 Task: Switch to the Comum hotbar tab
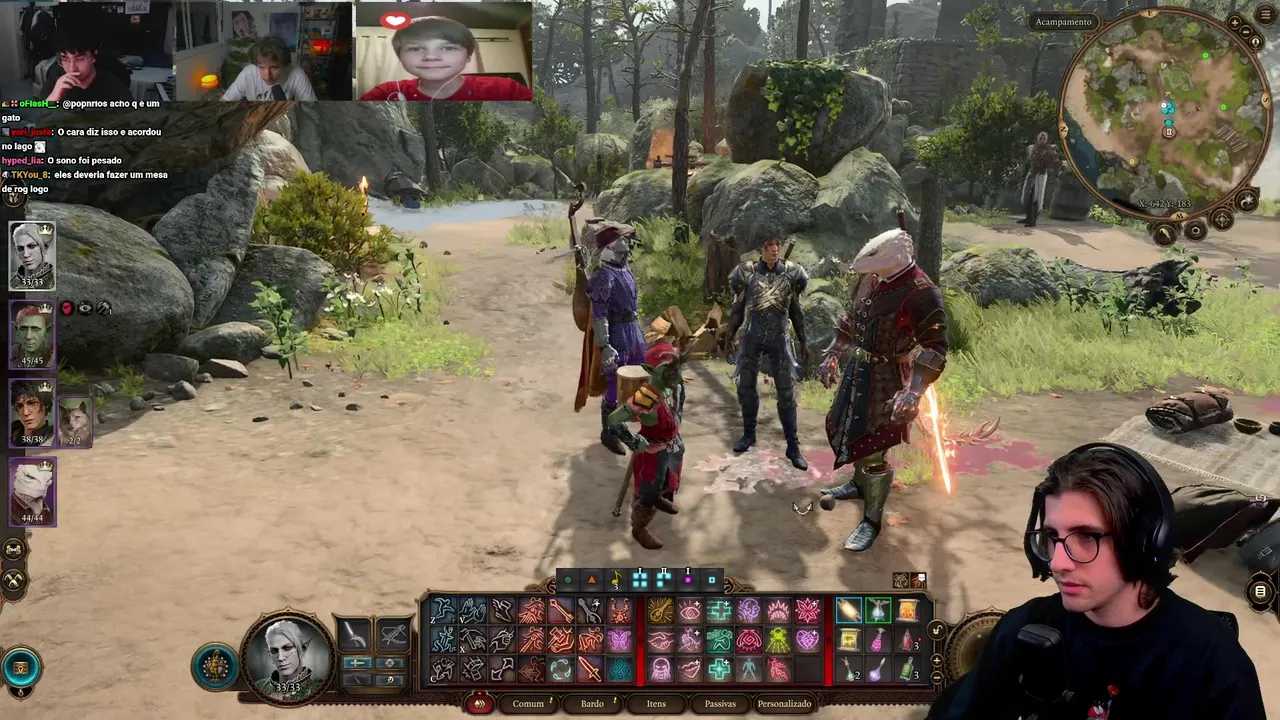(x=528, y=704)
